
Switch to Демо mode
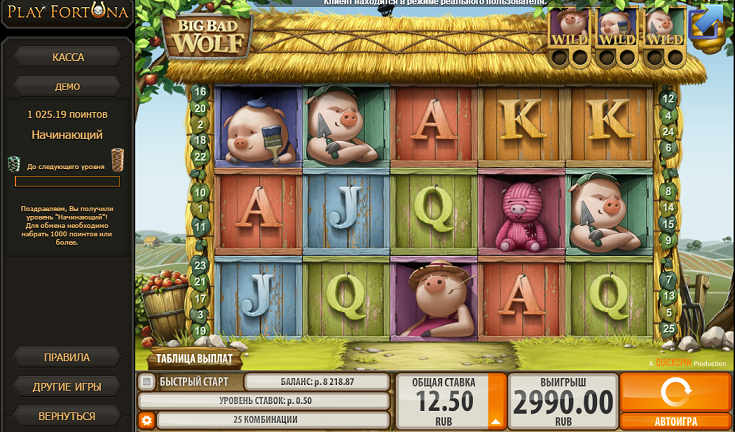pyautogui.click(x=67, y=86)
